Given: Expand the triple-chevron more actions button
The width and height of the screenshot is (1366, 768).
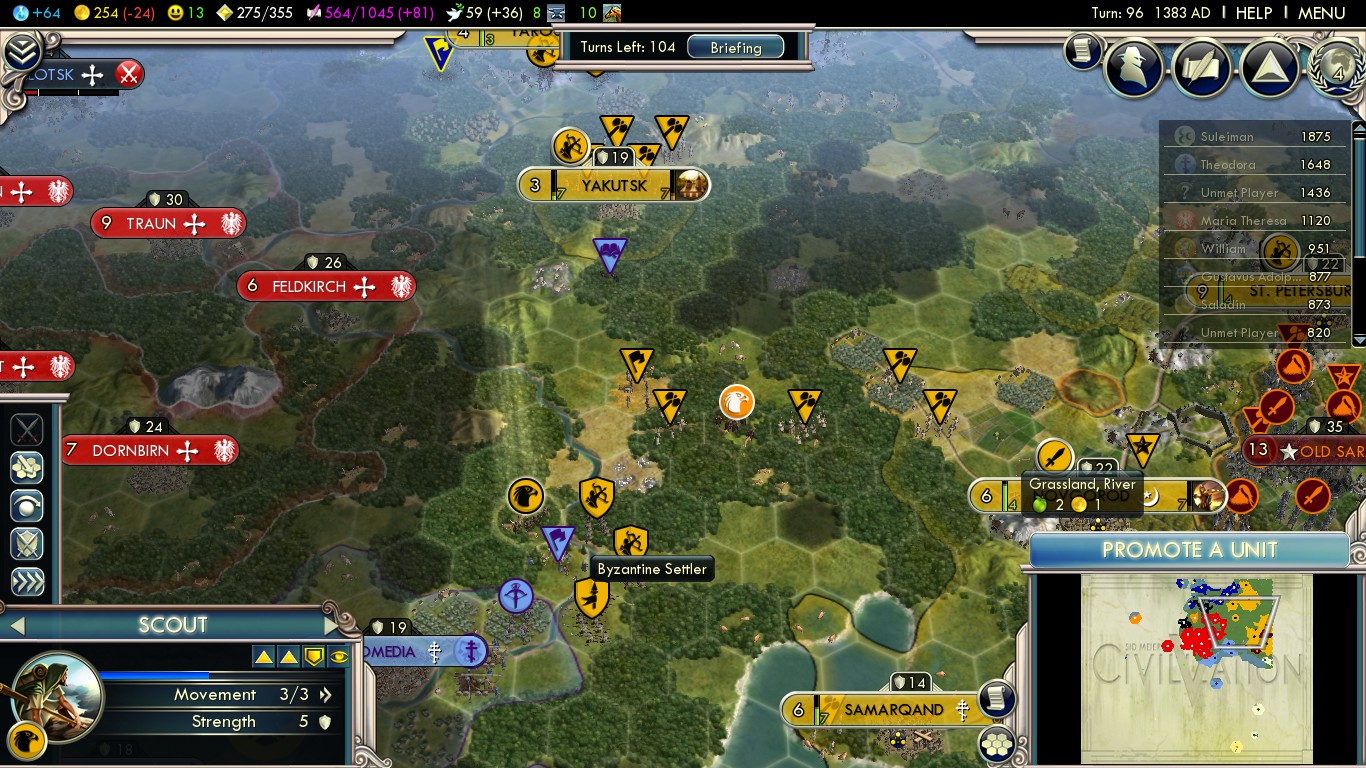Looking at the screenshot, I should pos(27,581).
